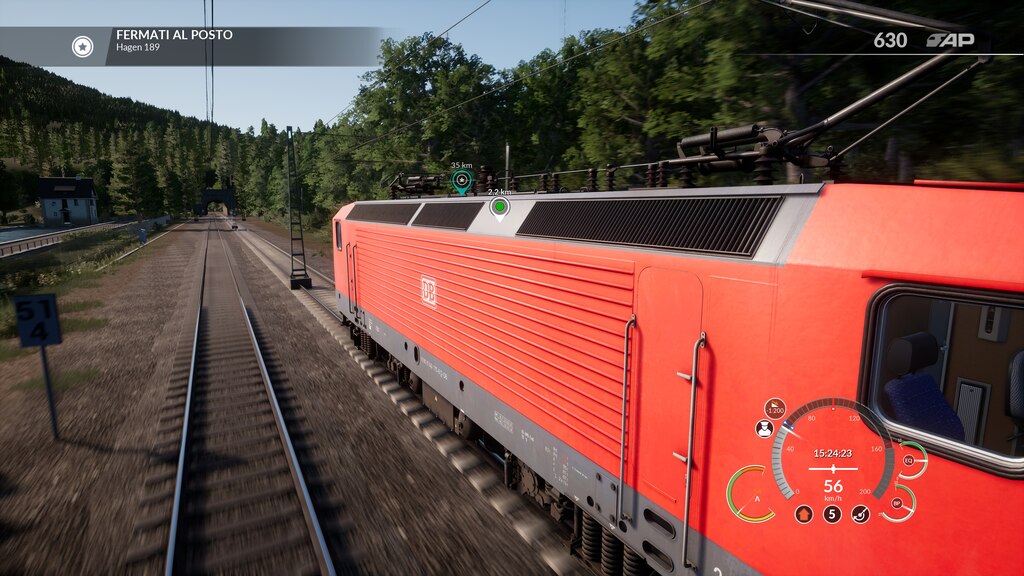Click the teal objective marker showing 35 km
The image size is (1024, 576).
(461, 180)
